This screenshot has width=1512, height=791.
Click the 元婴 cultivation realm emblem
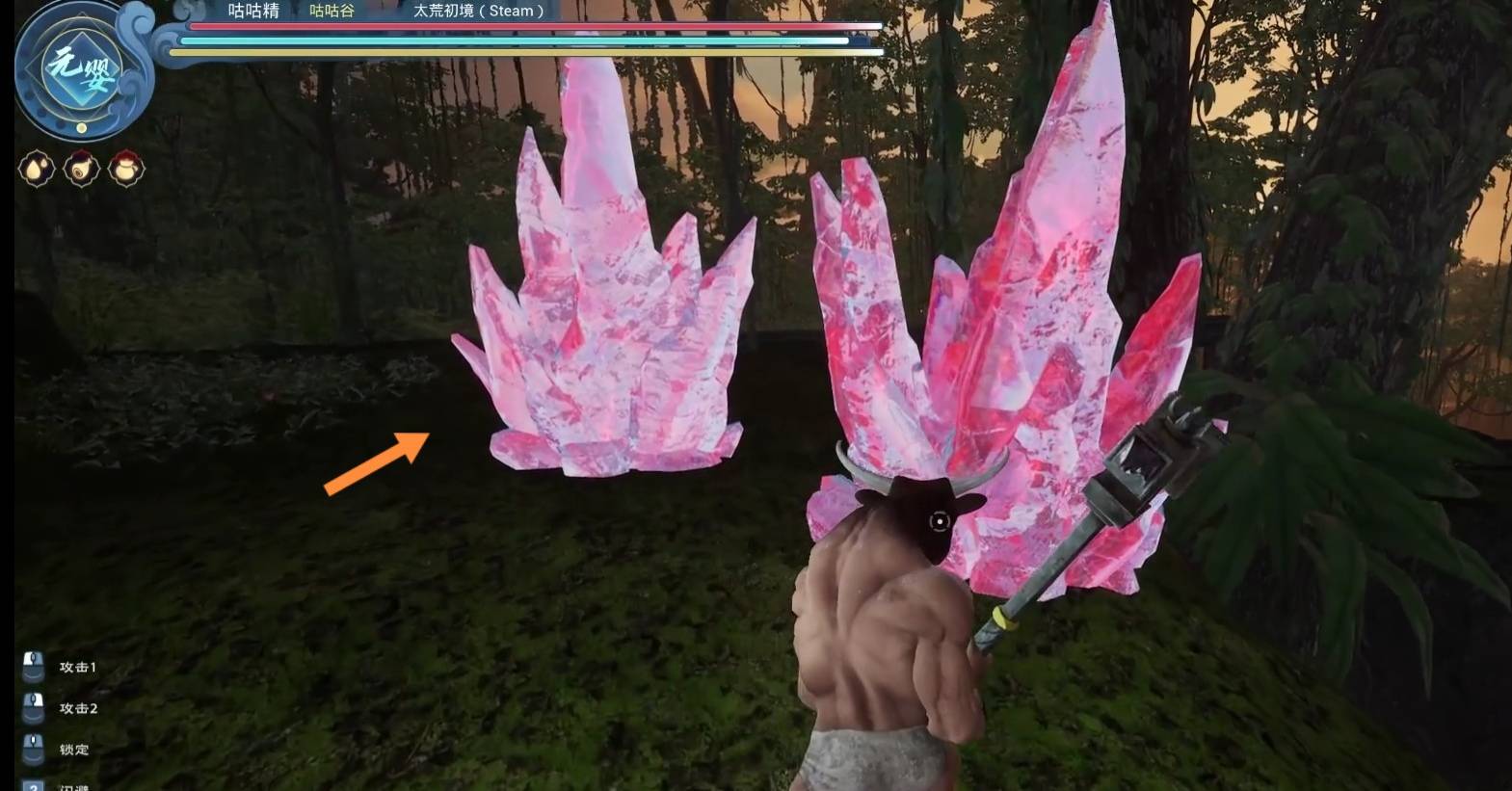[x=82, y=69]
